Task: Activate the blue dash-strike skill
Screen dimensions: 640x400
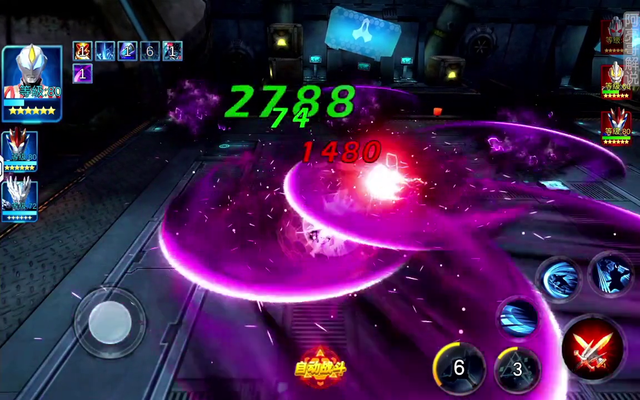Action: (561, 276)
